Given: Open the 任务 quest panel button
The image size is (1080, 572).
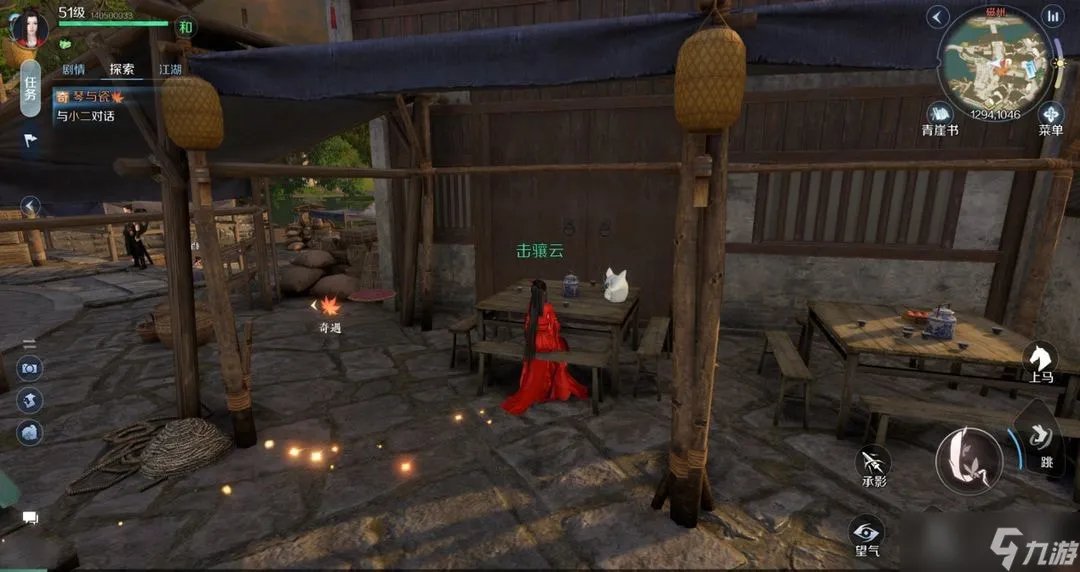Looking at the screenshot, I should [x=30, y=88].
